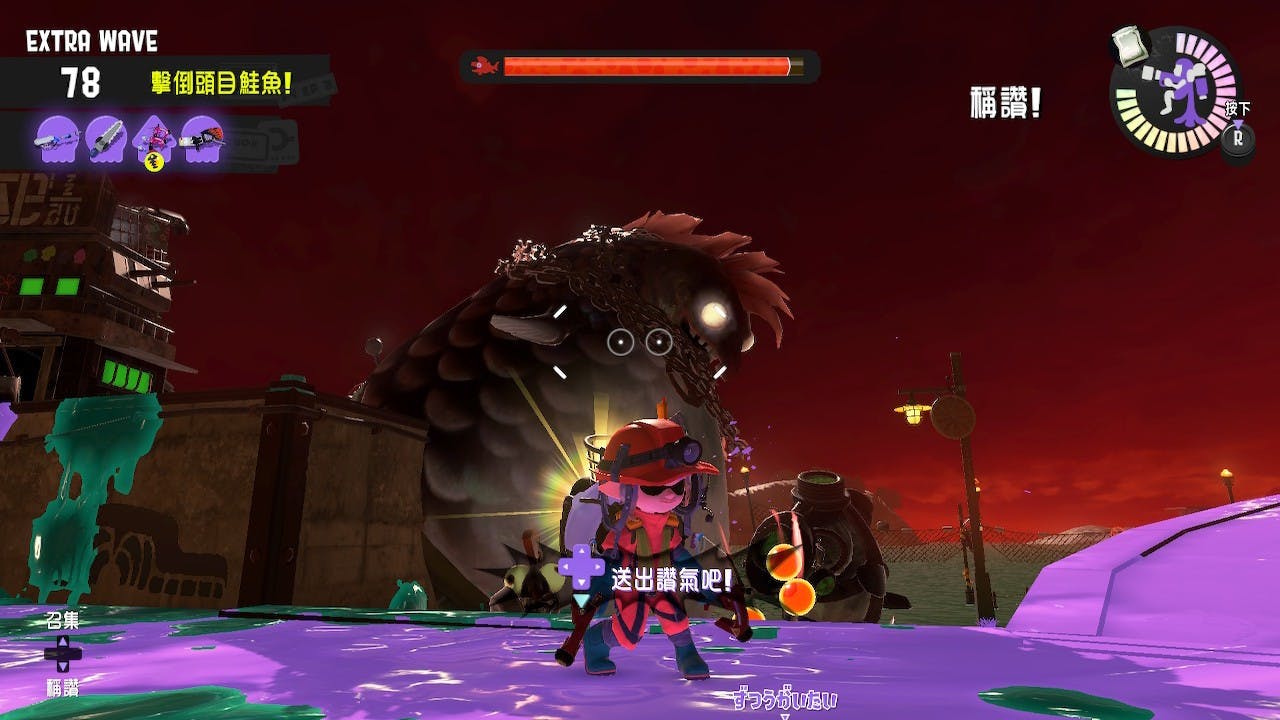Activate the circular special weapon gauge

[x=1175, y=92]
